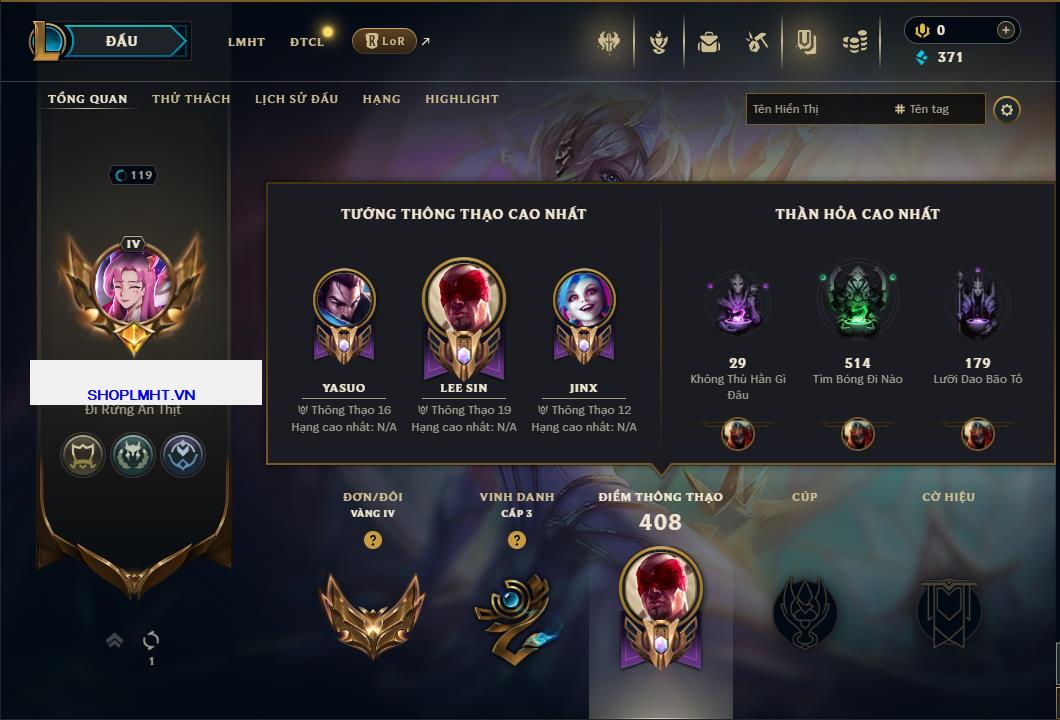Open profile settings gear icon

pyautogui.click(x=1007, y=109)
